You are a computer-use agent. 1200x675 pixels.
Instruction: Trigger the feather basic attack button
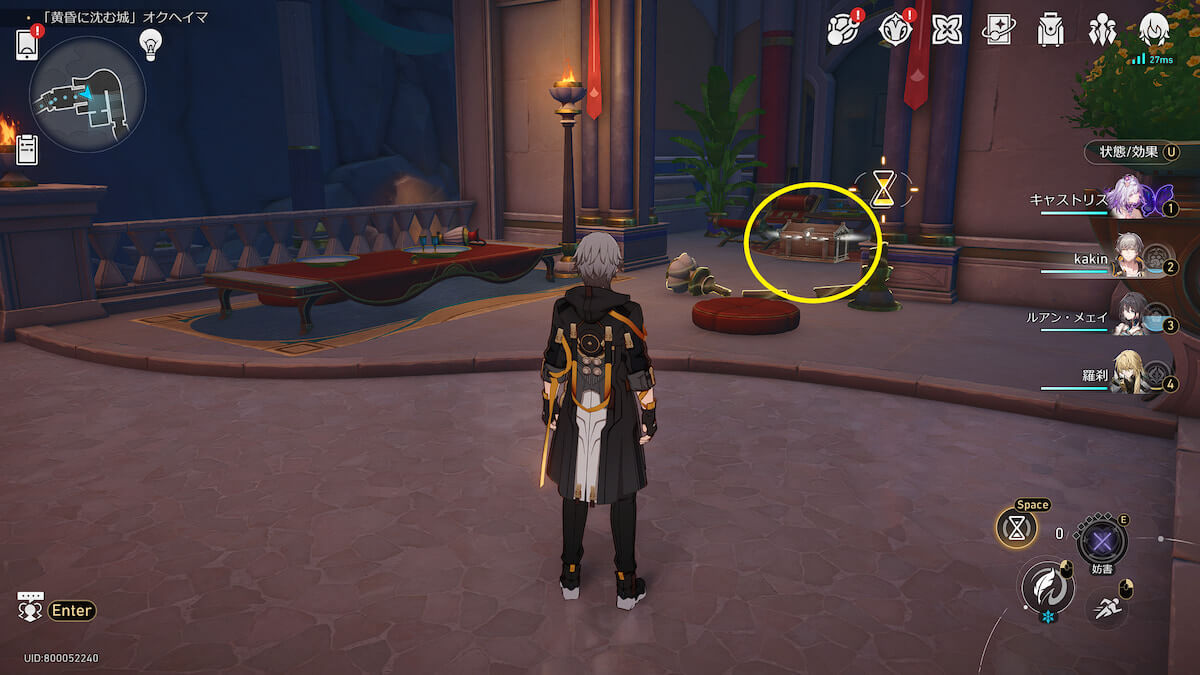click(1046, 586)
